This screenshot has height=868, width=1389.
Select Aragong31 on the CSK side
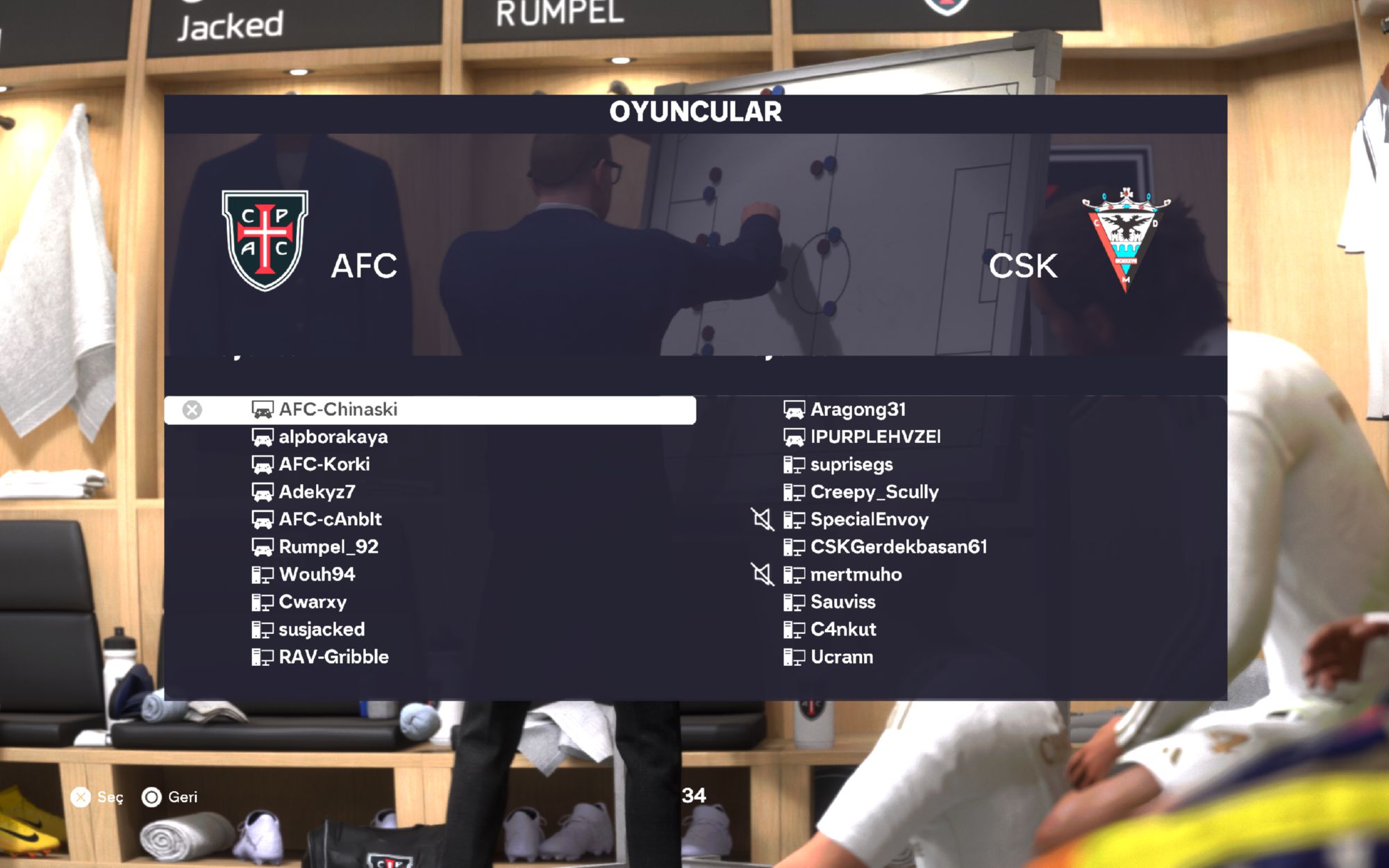[x=858, y=410]
